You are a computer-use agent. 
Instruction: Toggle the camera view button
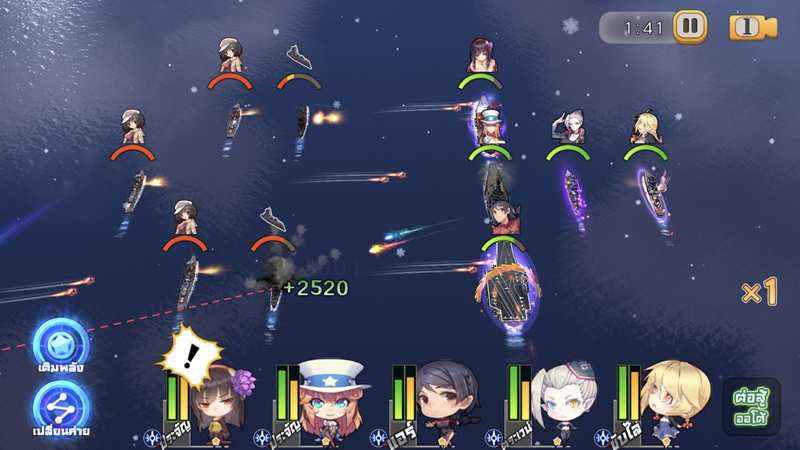click(752, 27)
